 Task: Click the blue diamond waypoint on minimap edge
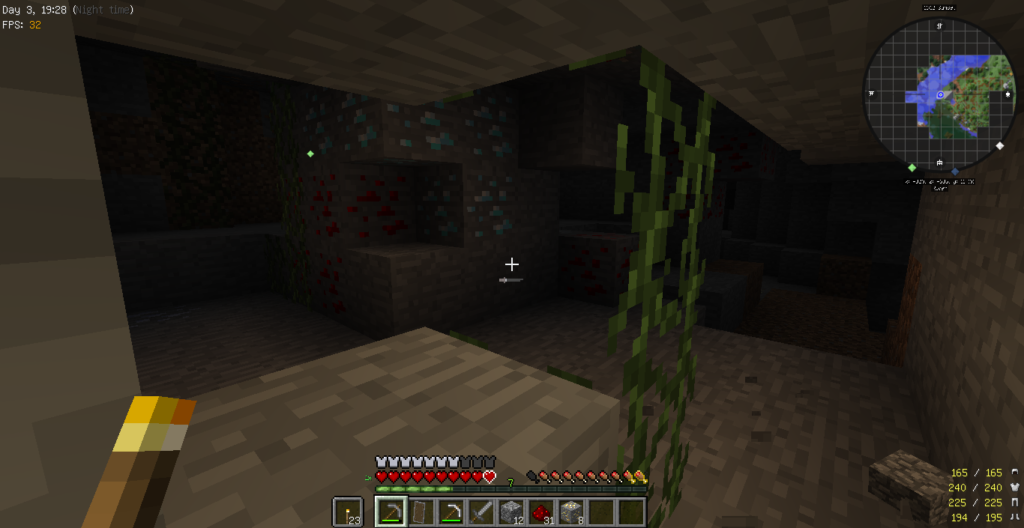point(955,172)
